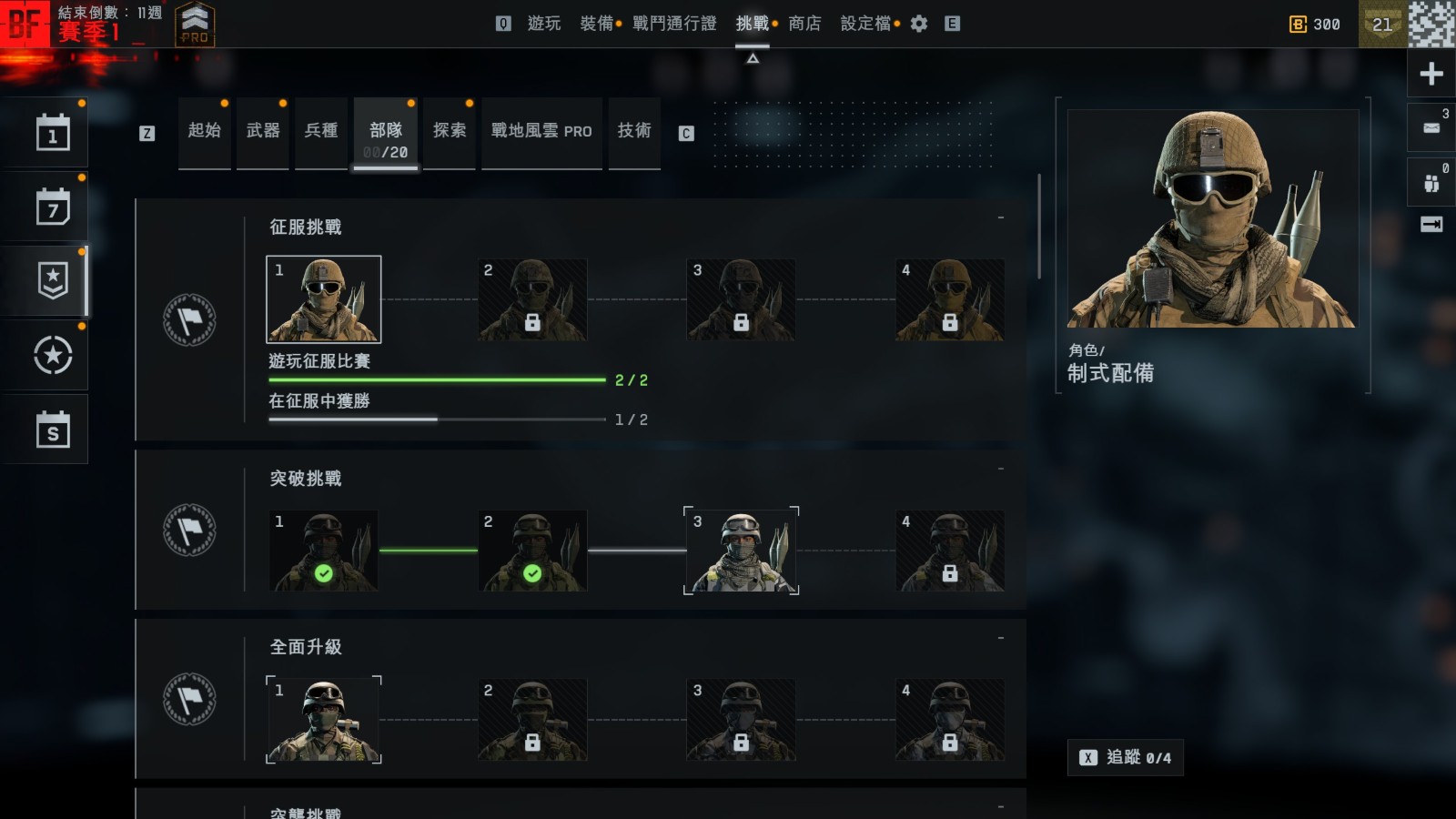This screenshot has height=819, width=1456.
Task: Open the 商店 store
Action: (x=804, y=24)
